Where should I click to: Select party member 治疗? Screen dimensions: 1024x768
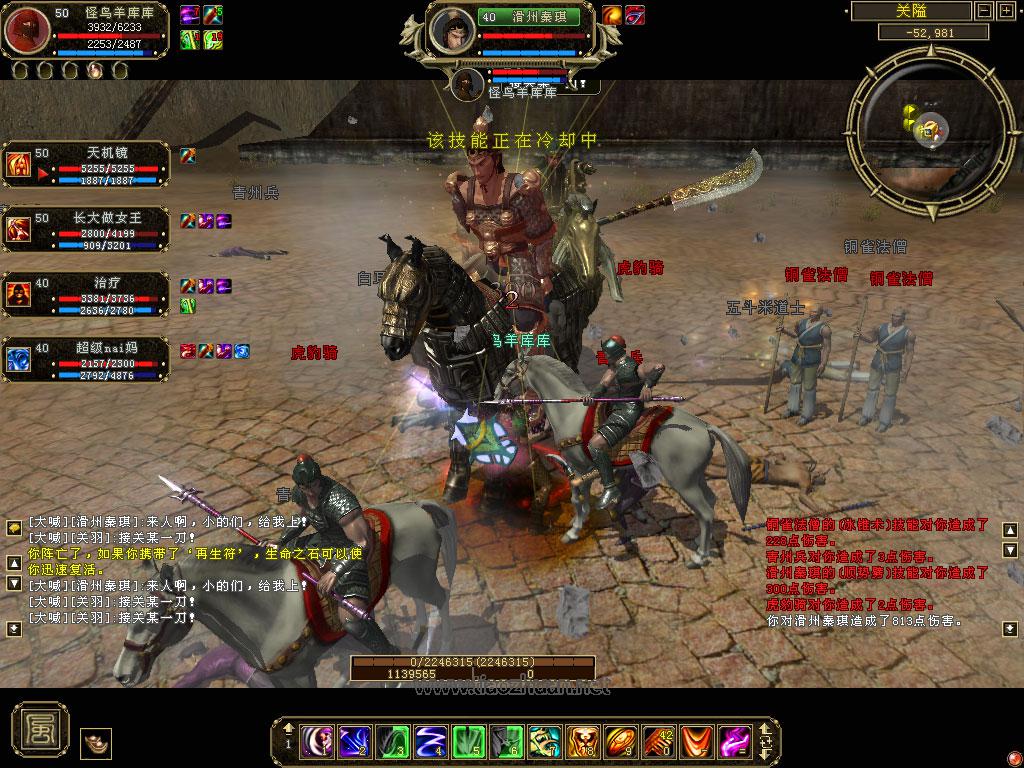(20, 294)
